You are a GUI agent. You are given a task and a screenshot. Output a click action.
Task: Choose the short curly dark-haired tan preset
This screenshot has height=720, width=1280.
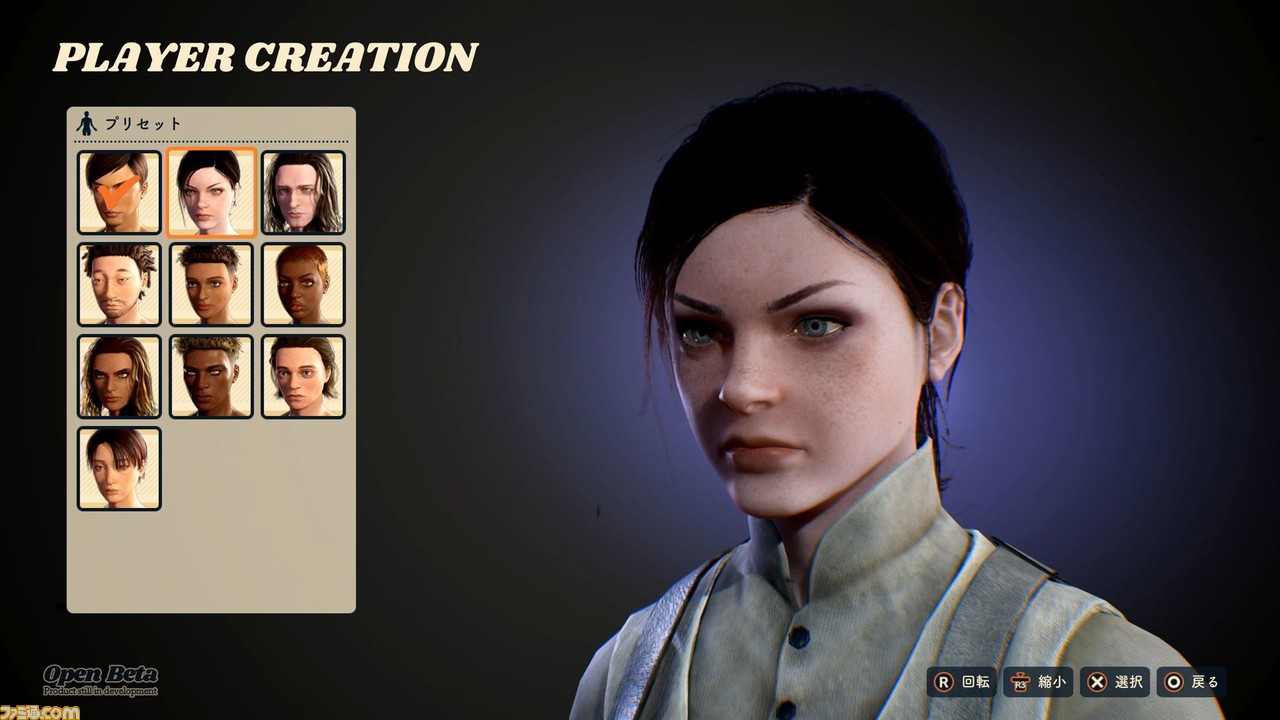pyautogui.click(x=211, y=285)
